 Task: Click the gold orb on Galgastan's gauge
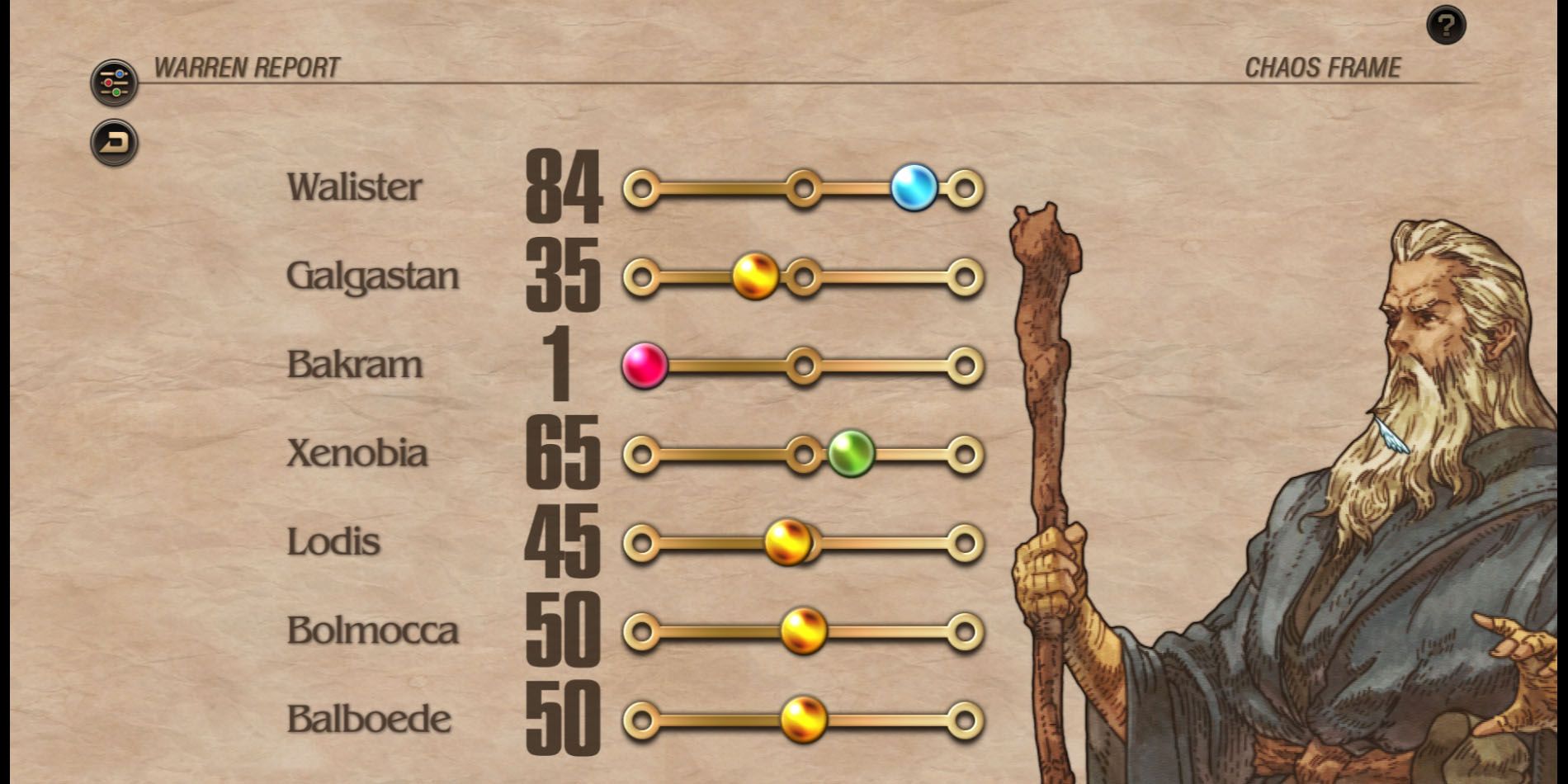[756, 276]
